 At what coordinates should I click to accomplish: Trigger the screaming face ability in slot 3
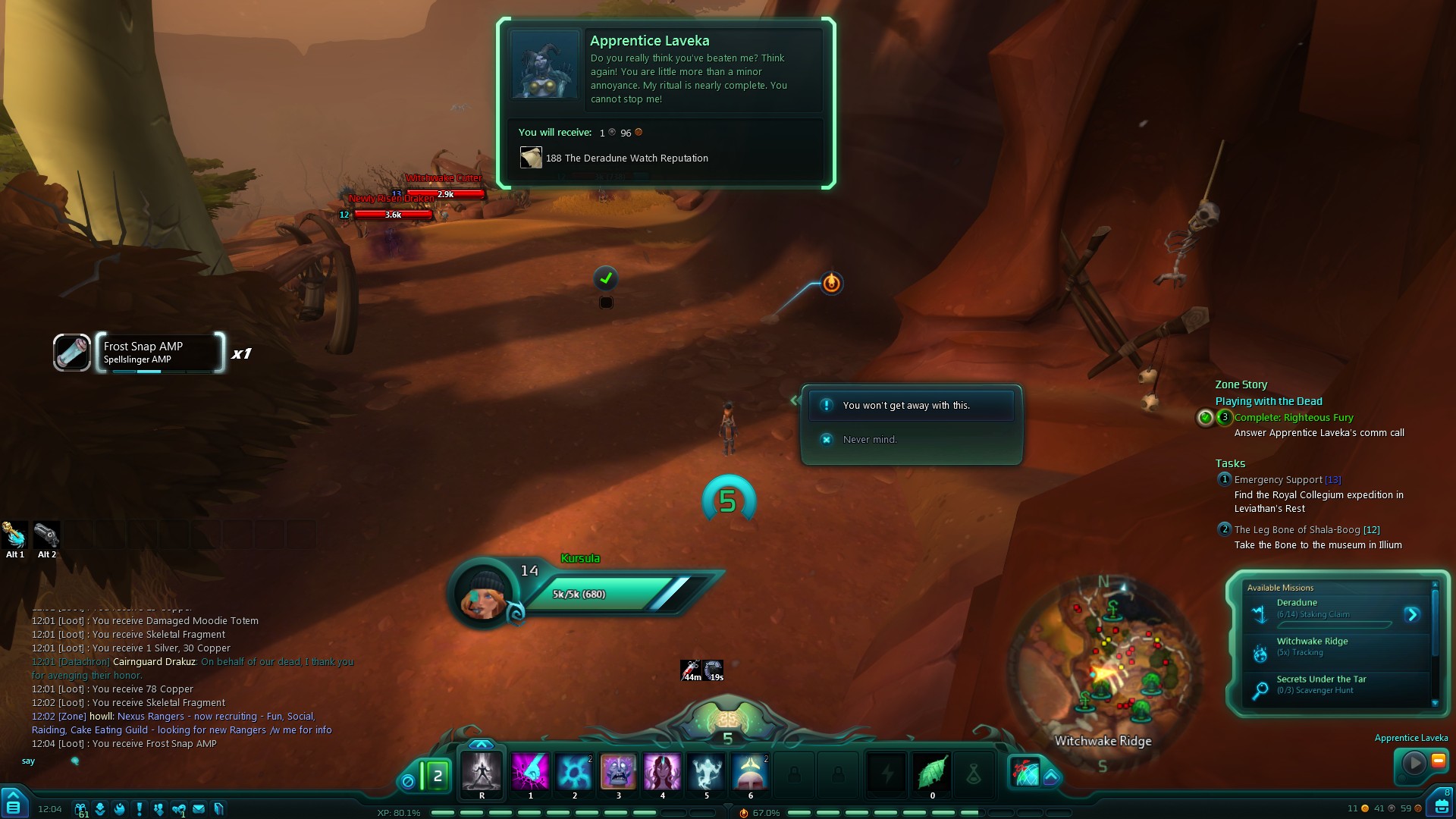click(618, 771)
